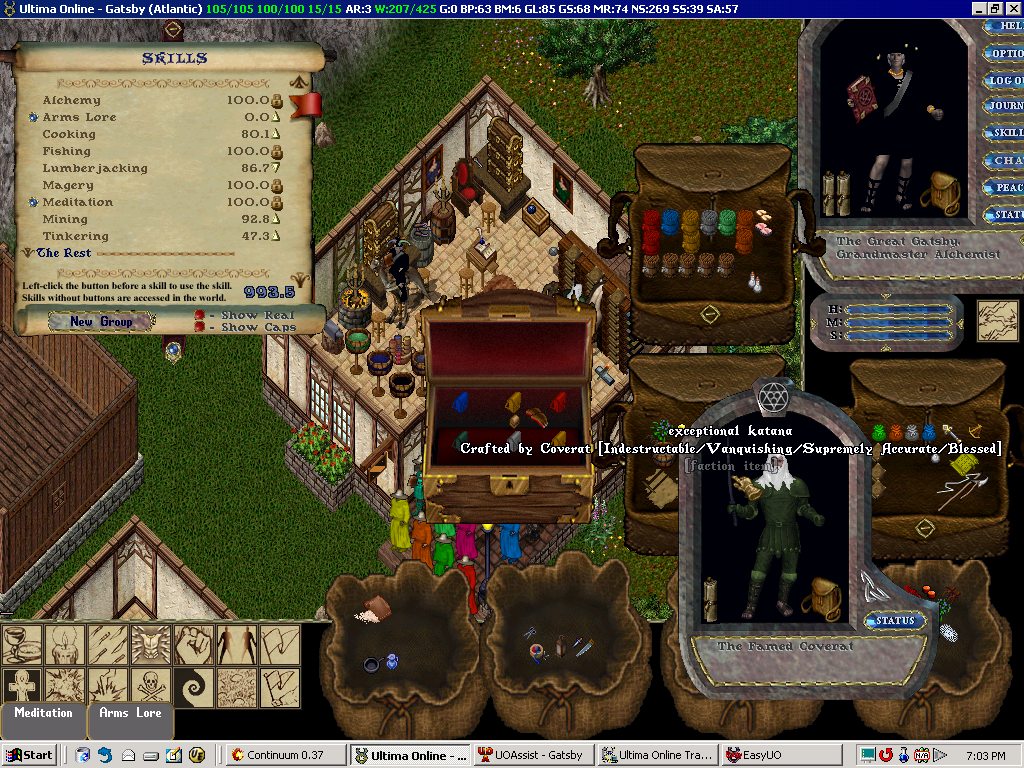Activate the clenched fist spell icon

194,645
